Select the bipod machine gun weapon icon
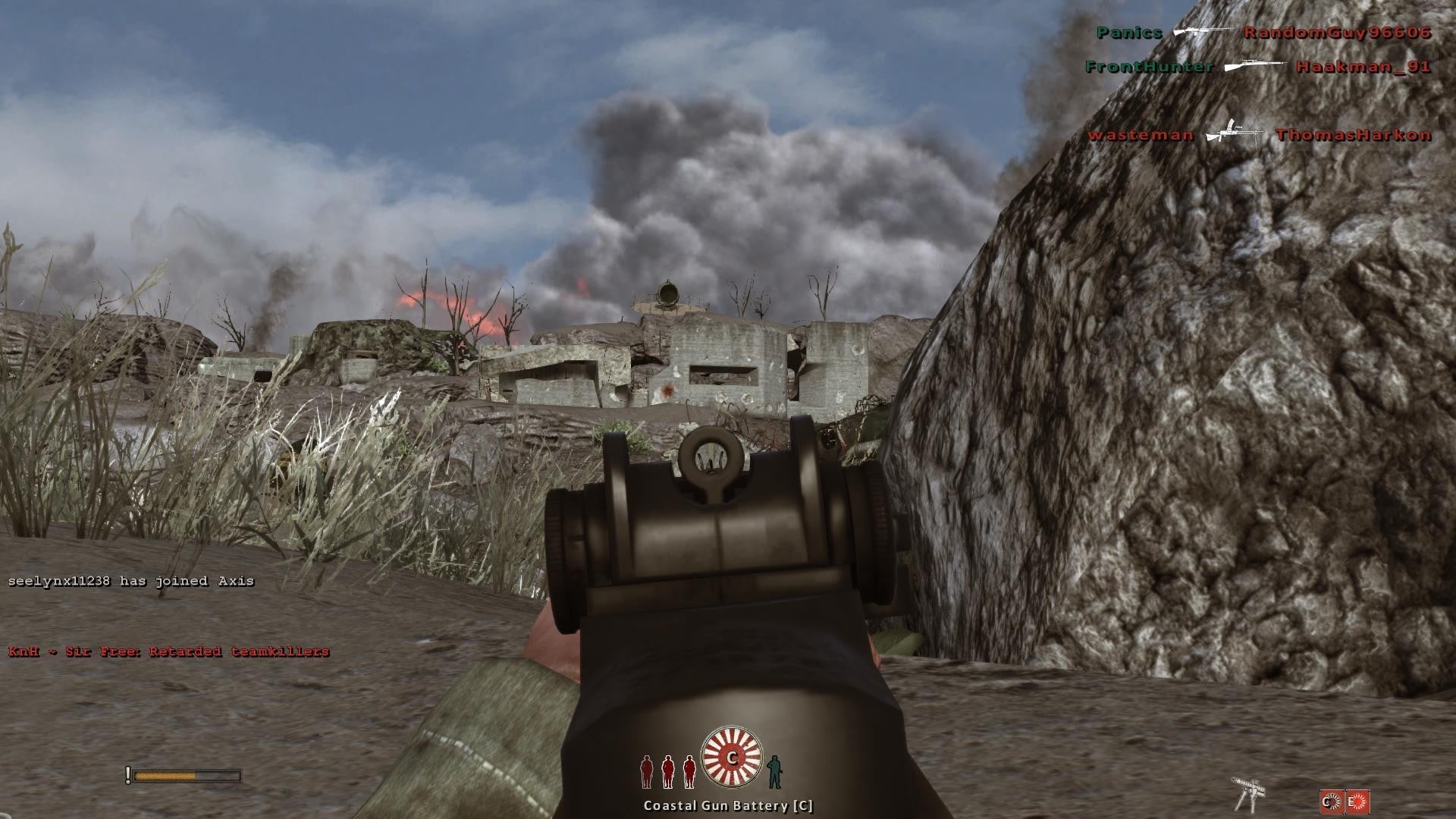1456x819 pixels. pyautogui.click(x=1246, y=794)
